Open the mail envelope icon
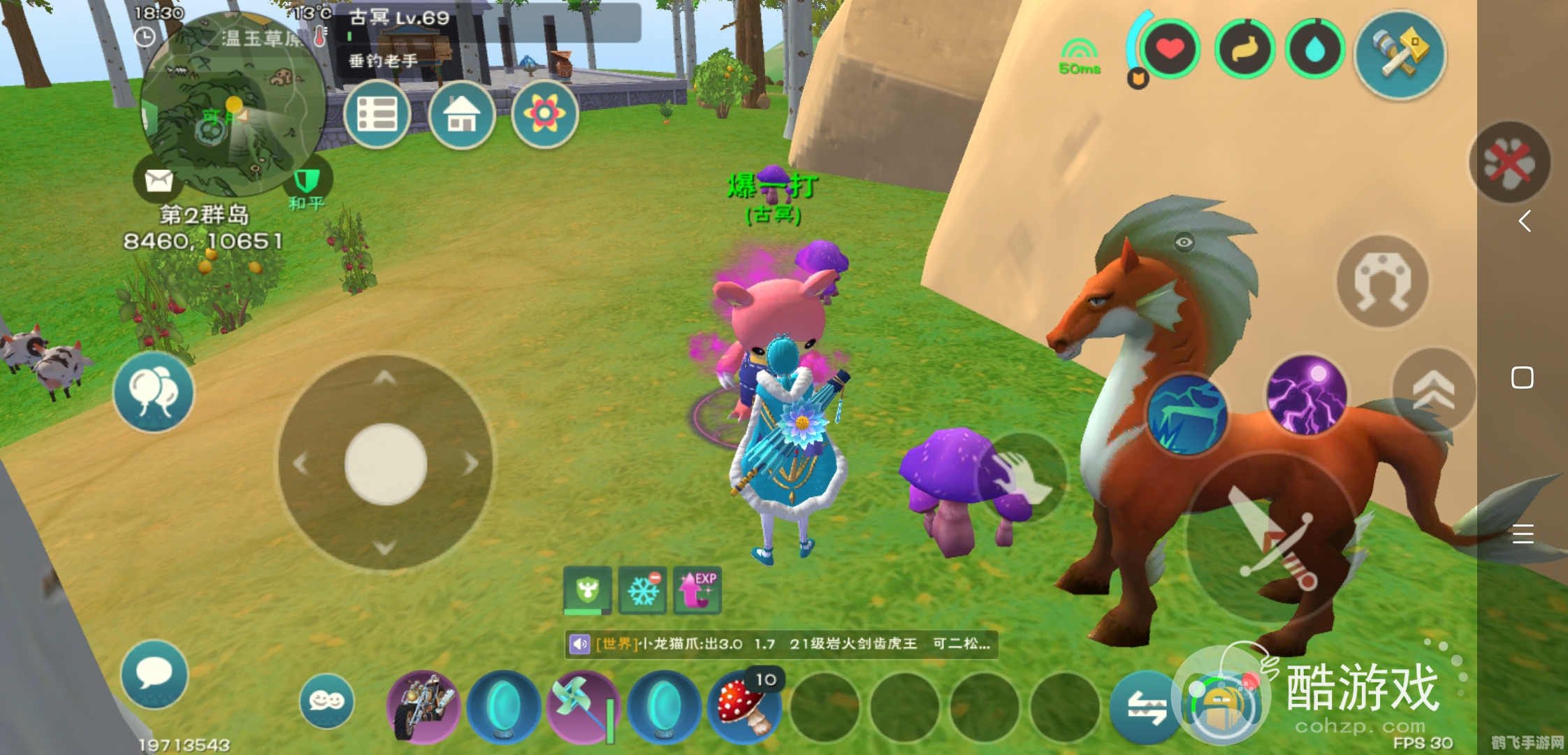Viewport: 1568px width, 755px height. 159,180
